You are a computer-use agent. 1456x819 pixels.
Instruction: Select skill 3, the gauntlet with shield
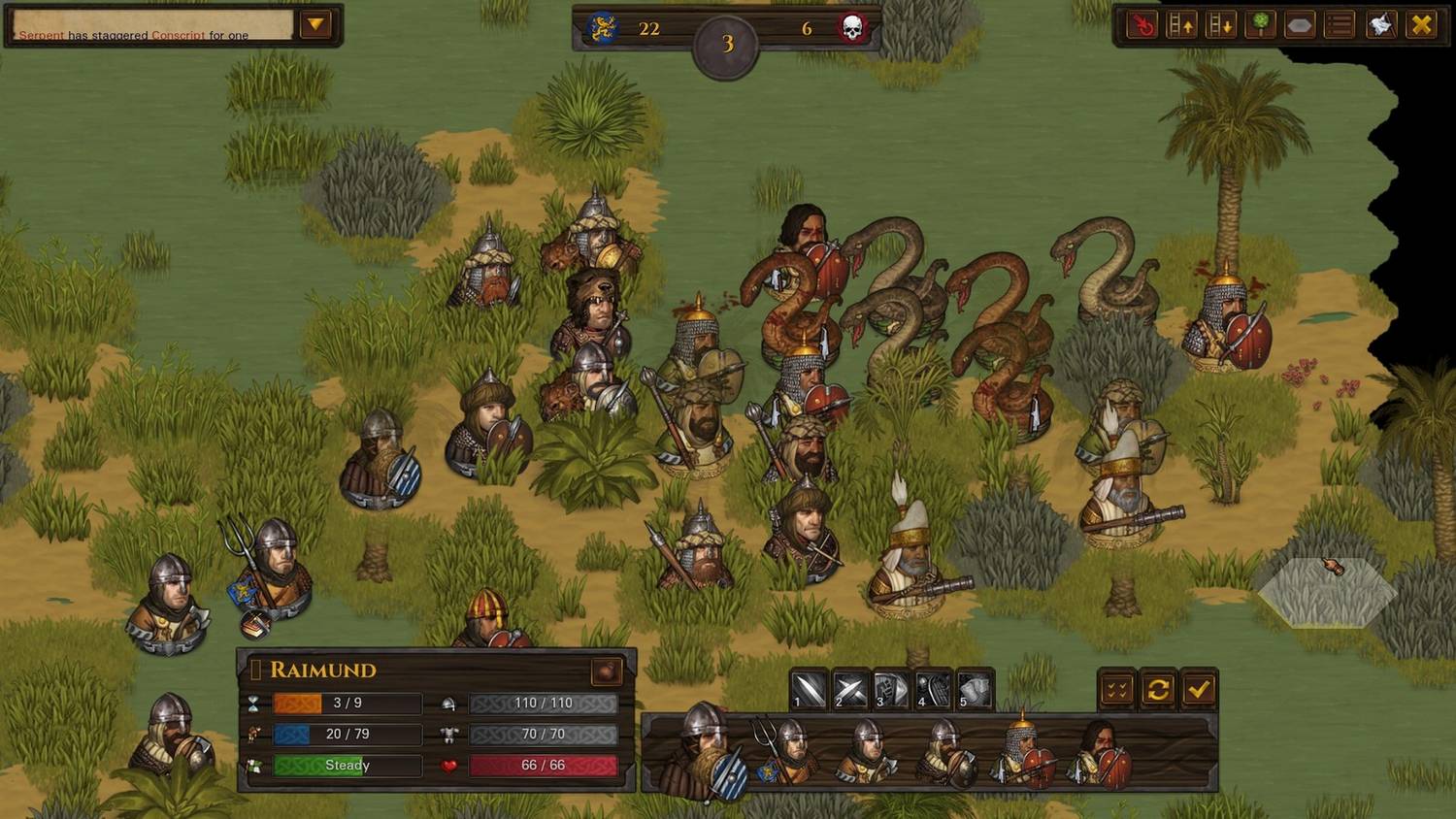892,690
